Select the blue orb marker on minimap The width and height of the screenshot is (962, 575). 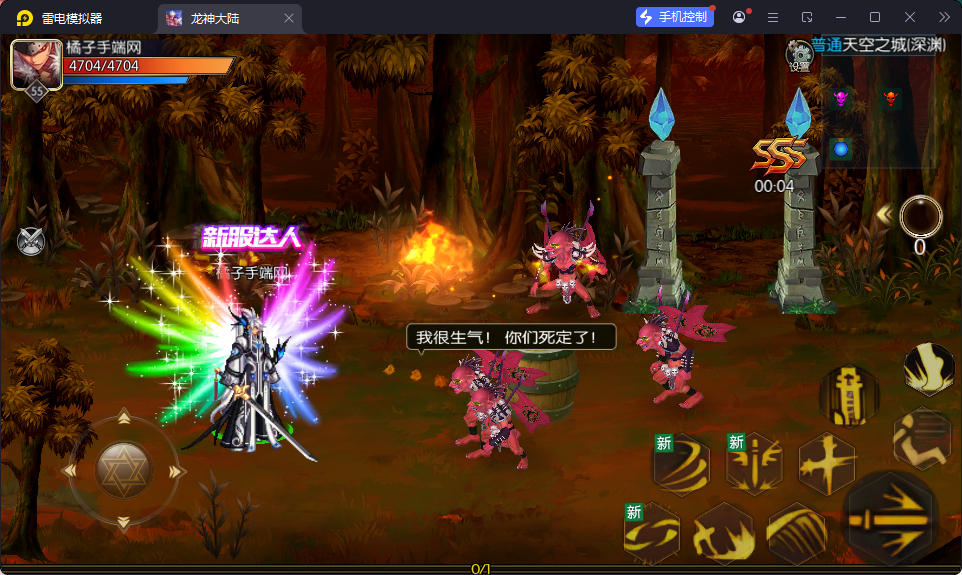pos(841,149)
